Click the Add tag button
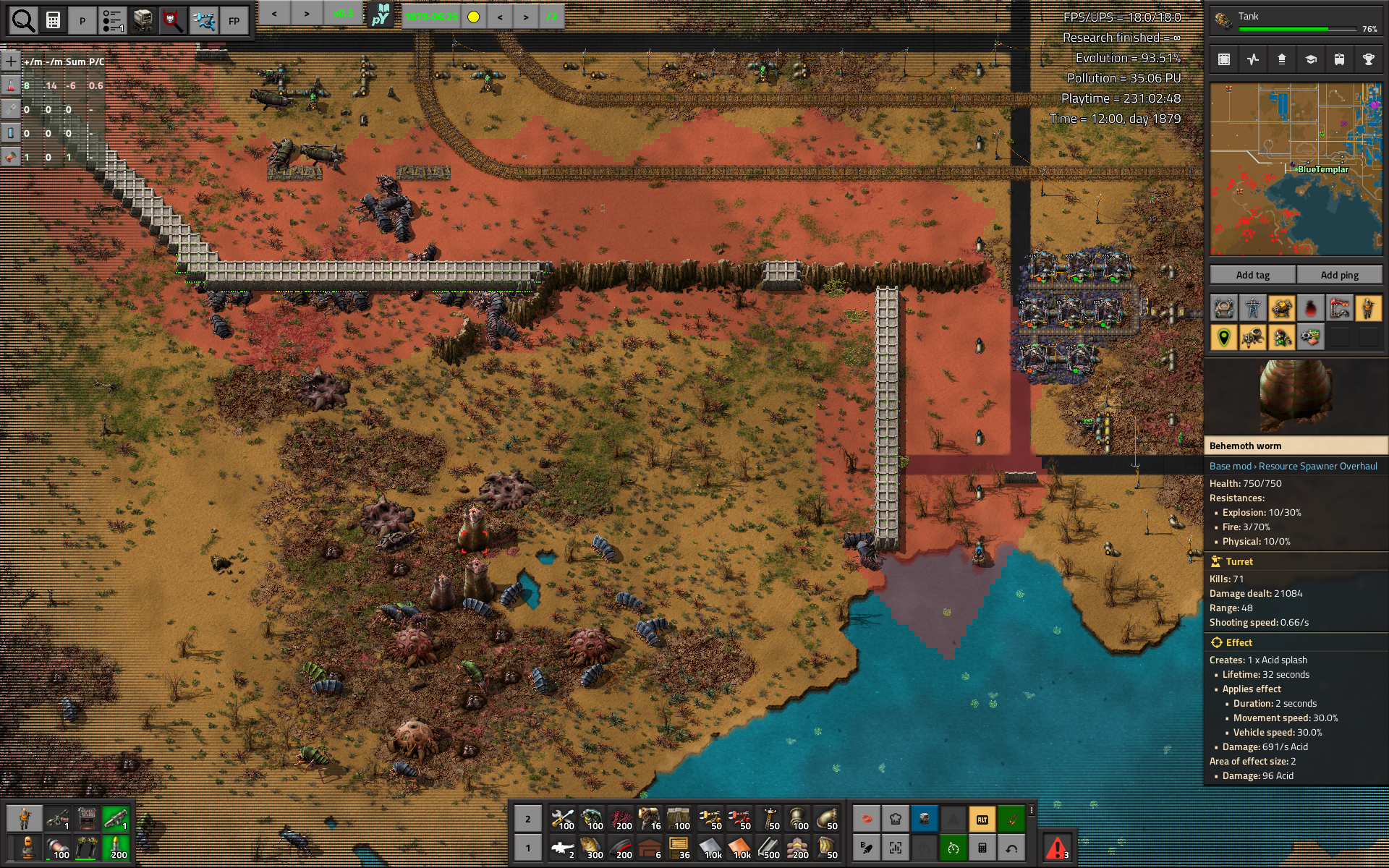The height and width of the screenshot is (868, 1389). 1252,275
